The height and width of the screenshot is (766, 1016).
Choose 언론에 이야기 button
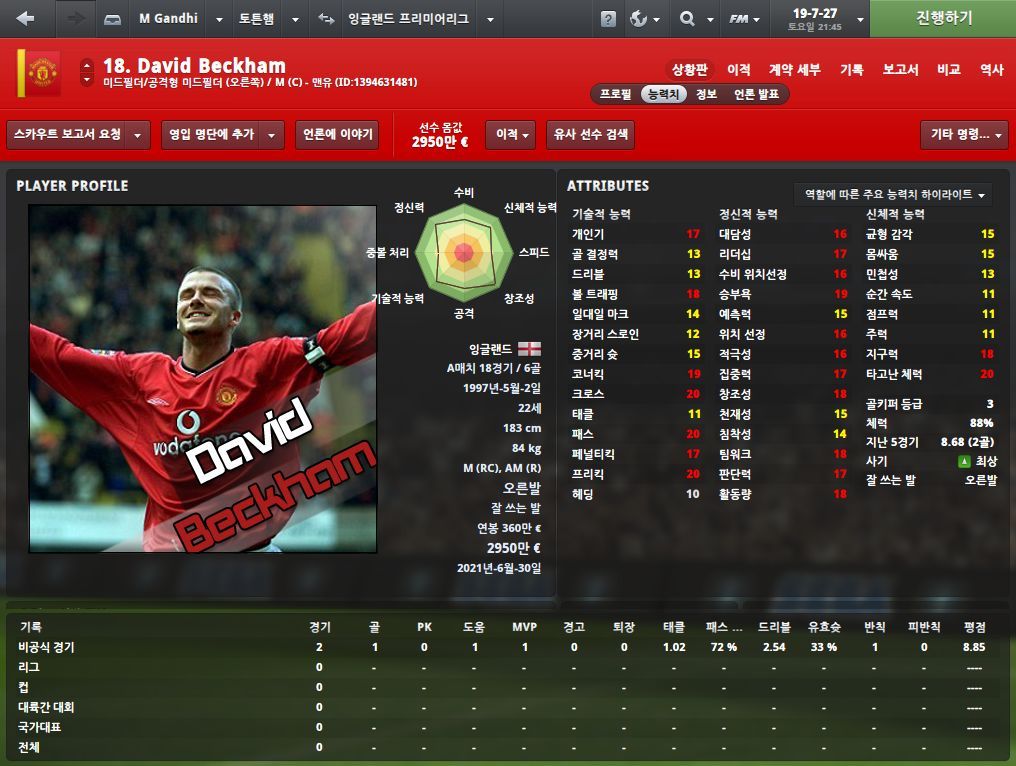pos(336,134)
